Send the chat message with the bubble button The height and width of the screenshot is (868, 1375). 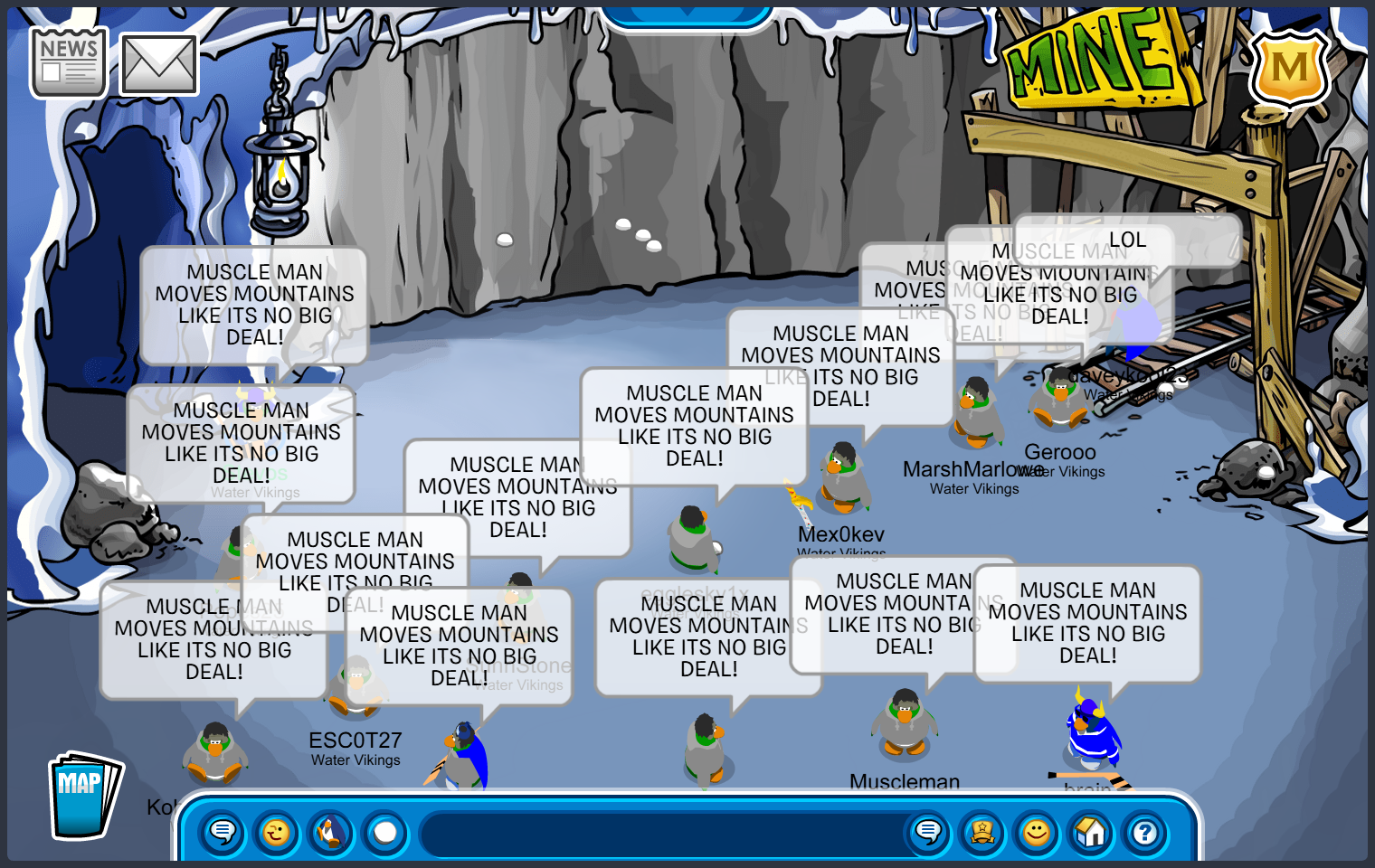(928, 832)
